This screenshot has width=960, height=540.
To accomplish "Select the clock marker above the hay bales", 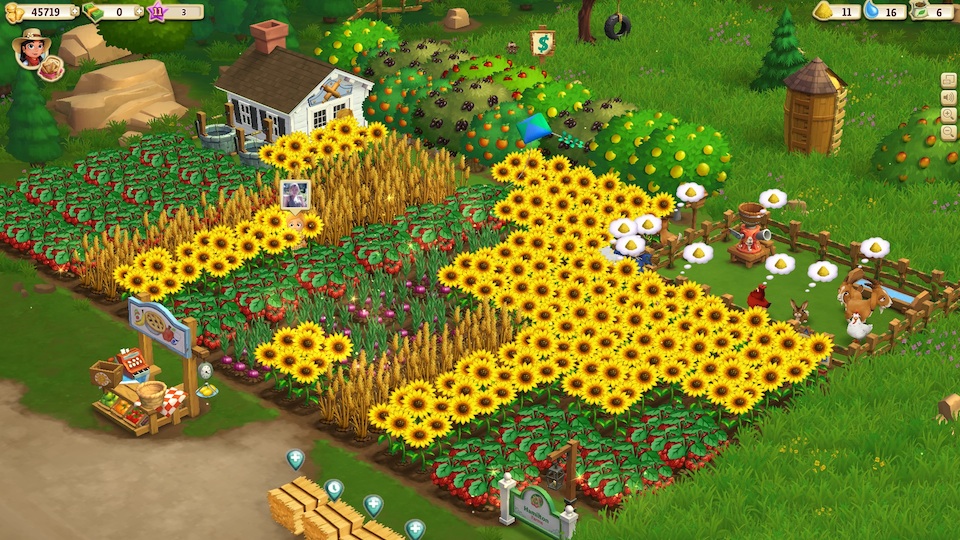I will 334,488.
